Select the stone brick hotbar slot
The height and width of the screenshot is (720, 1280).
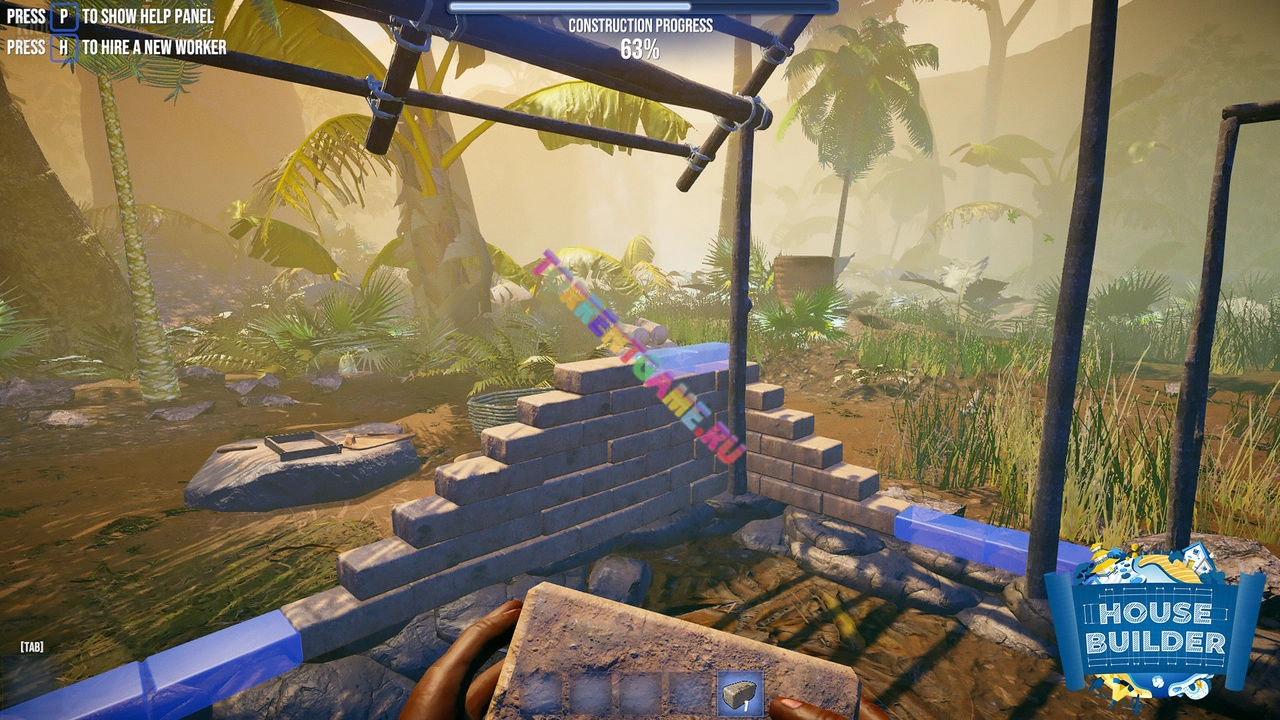point(740,693)
